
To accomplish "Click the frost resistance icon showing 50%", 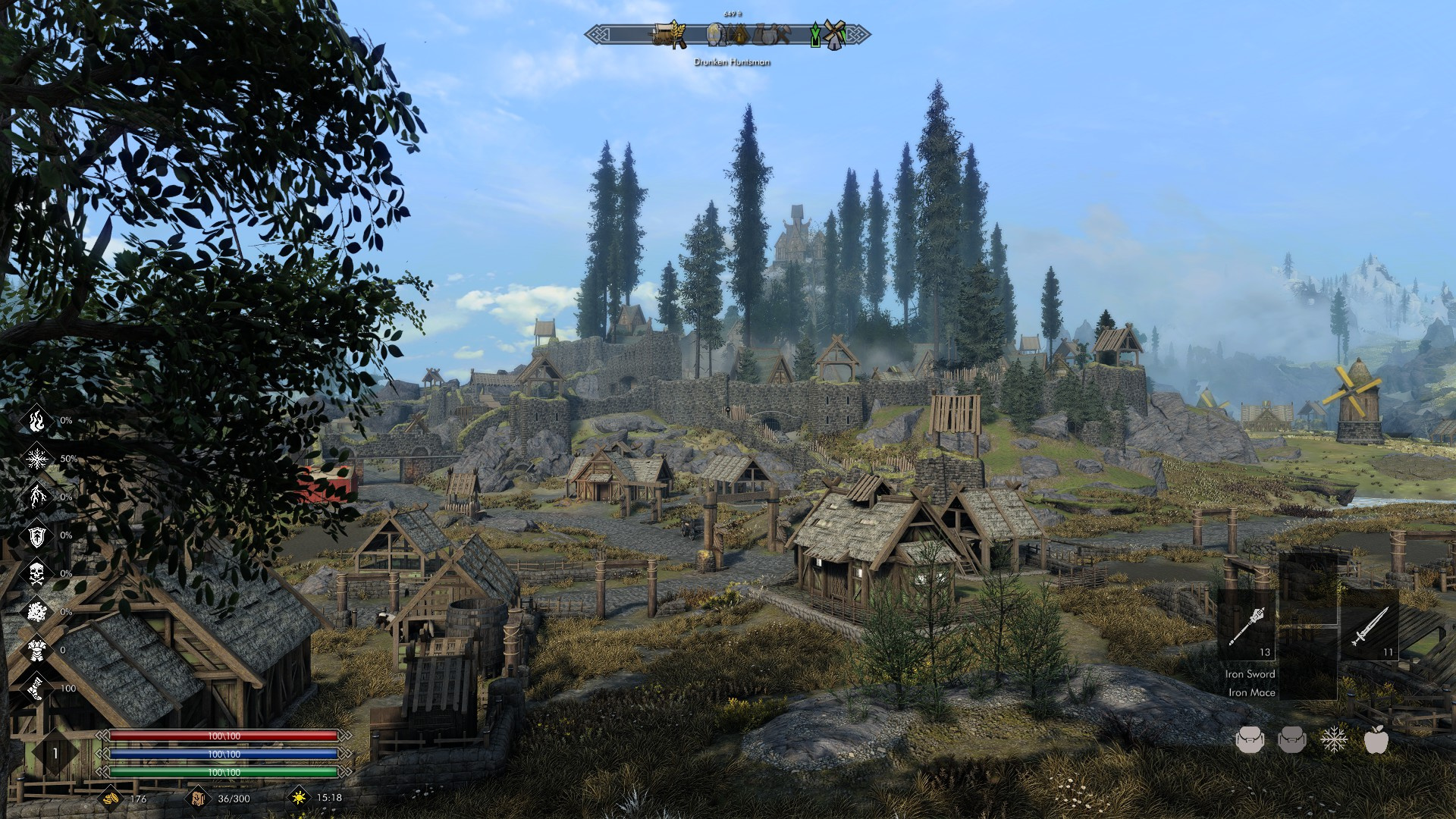I will (x=36, y=458).
